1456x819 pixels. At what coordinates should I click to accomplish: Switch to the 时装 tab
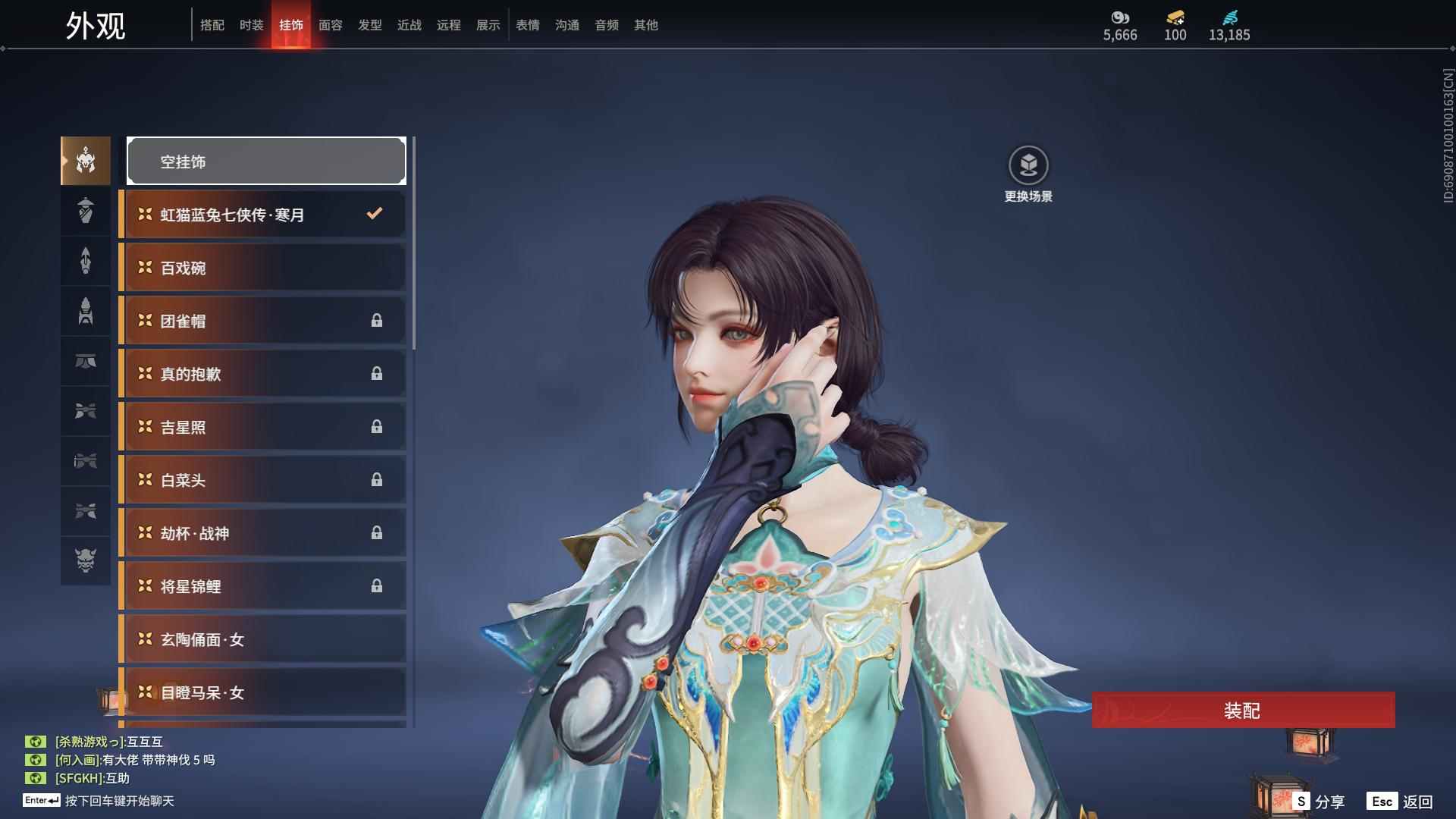pyautogui.click(x=252, y=25)
